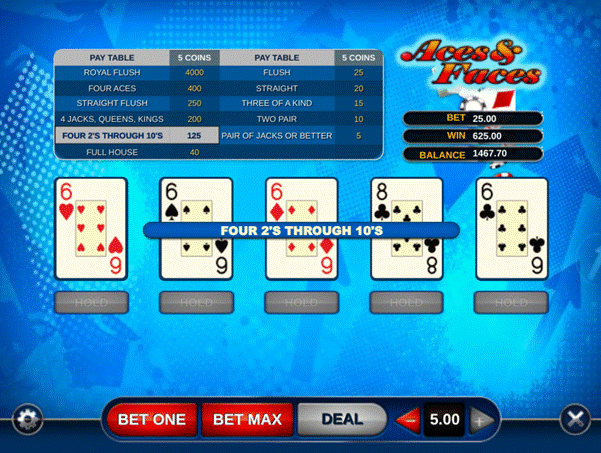Viewport: 601px width, 453px height.
Task: Deal a new hand
Action: 341,419
